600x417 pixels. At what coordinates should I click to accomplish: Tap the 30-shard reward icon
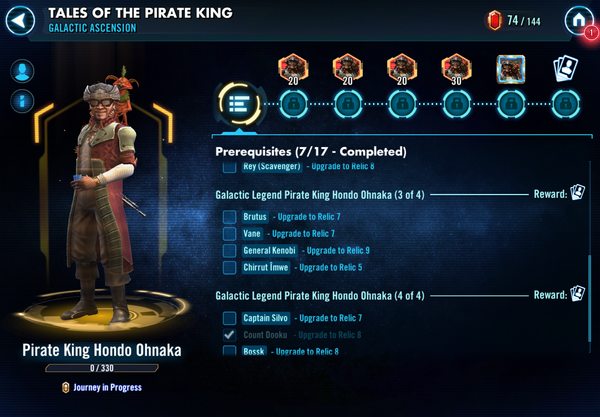pos(456,68)
